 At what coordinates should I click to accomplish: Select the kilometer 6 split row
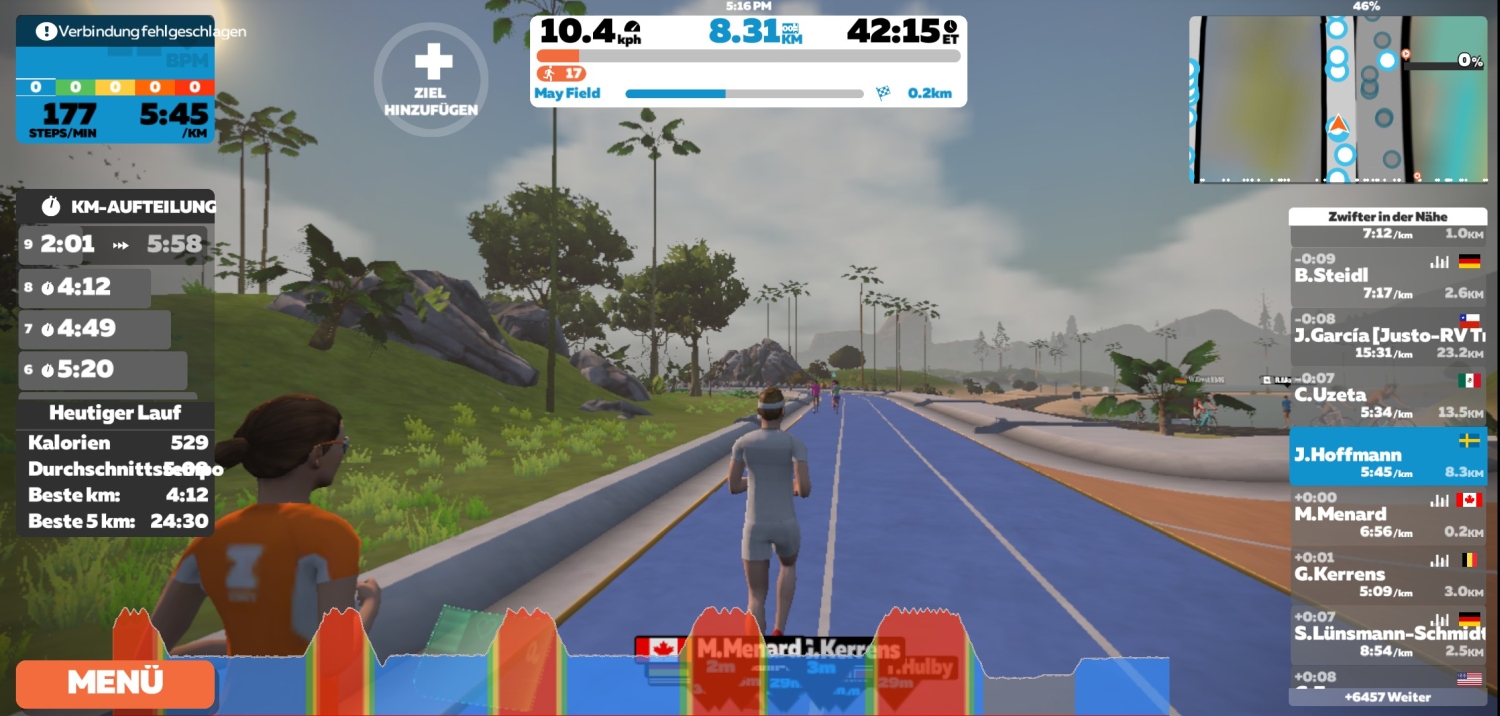[103, 370]
